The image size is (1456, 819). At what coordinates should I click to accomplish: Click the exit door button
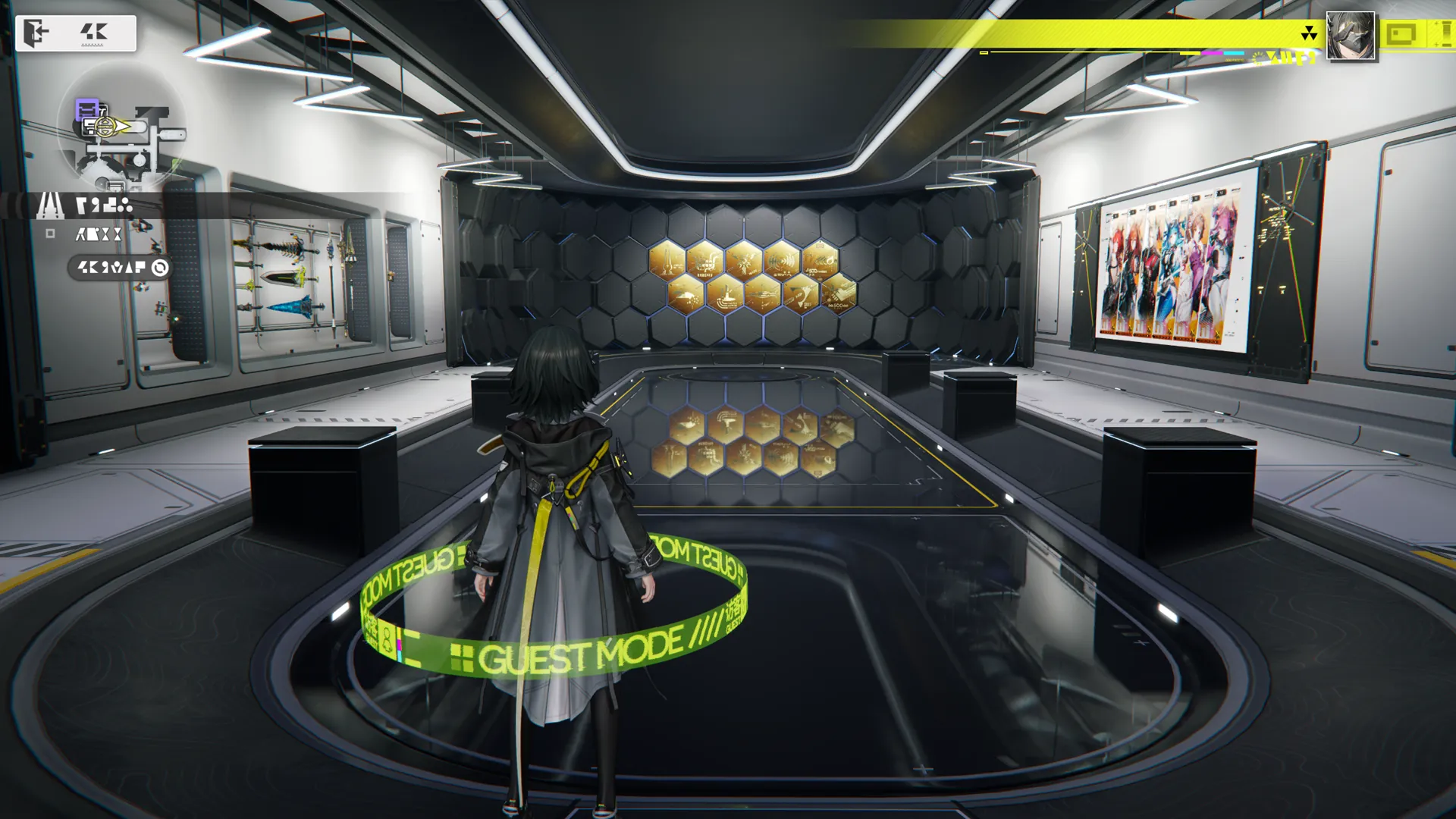36,33
